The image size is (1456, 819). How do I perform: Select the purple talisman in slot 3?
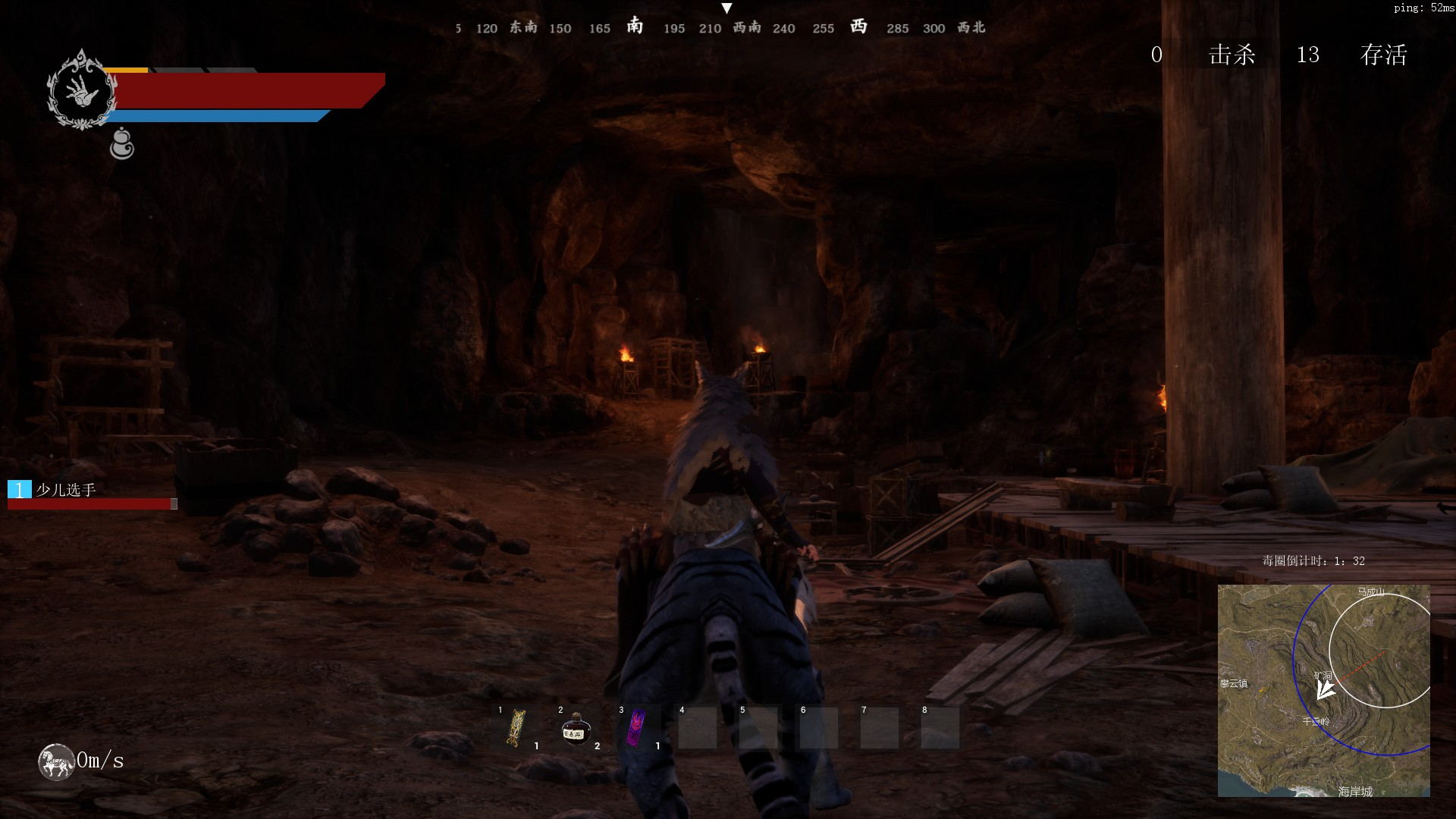[x=637, y=728]
